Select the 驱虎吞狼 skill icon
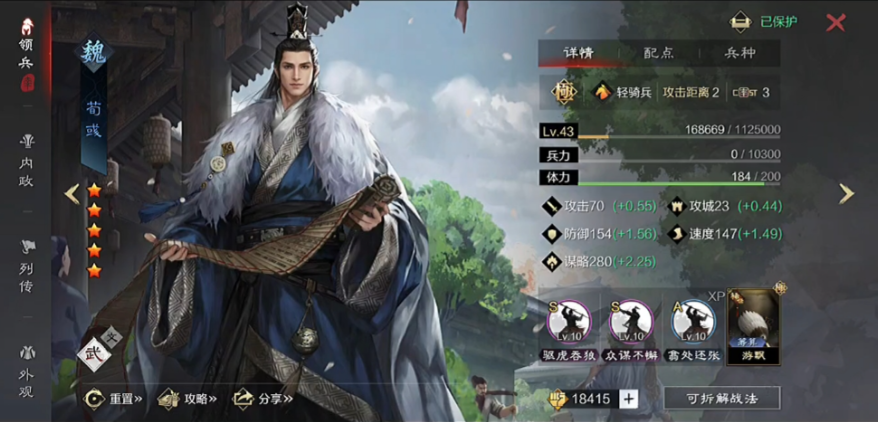Viewport: 878px width, 422px height. pos(569,322)
